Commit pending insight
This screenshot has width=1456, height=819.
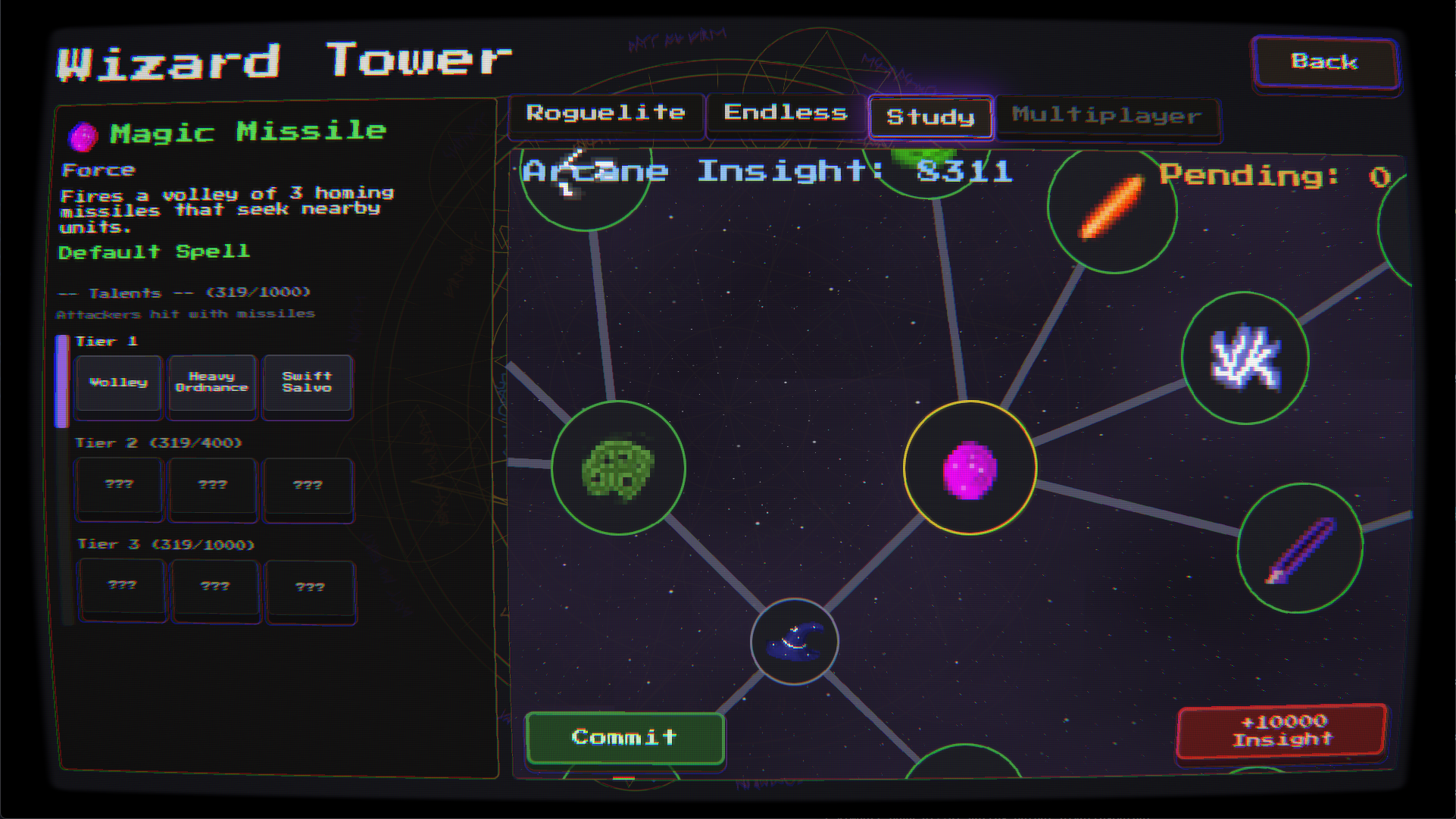pyautogui.click(x=624, y=737)
